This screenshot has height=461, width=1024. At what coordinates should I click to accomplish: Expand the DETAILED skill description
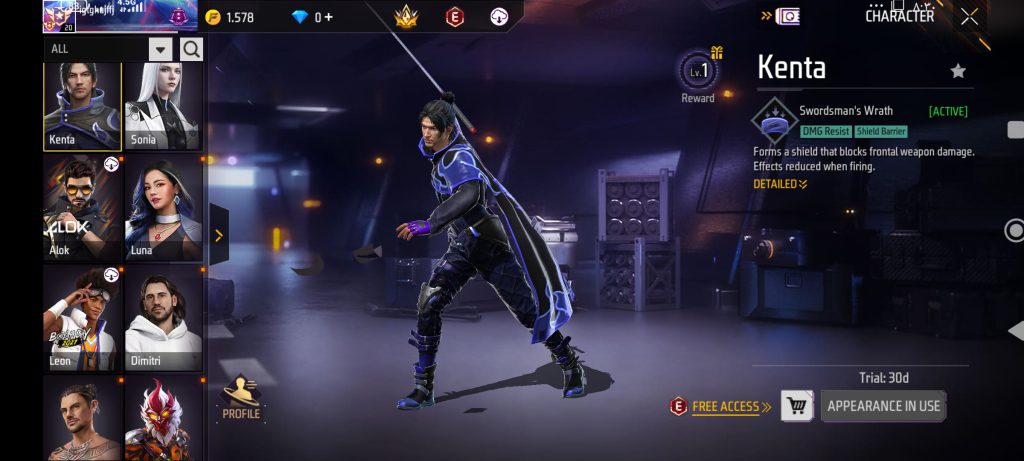point(780,184)
